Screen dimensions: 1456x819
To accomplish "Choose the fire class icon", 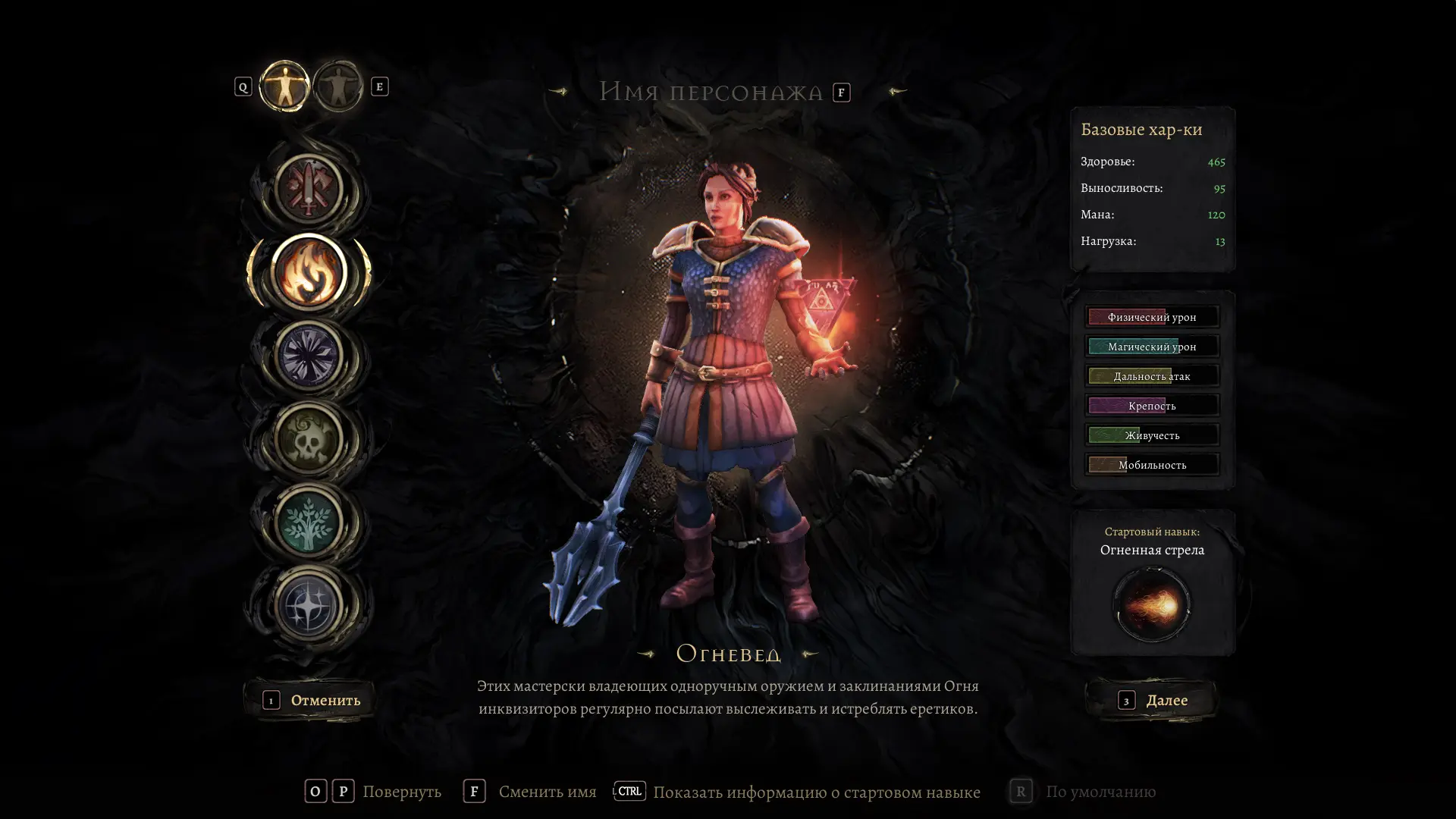I will (x=309, y=272).
